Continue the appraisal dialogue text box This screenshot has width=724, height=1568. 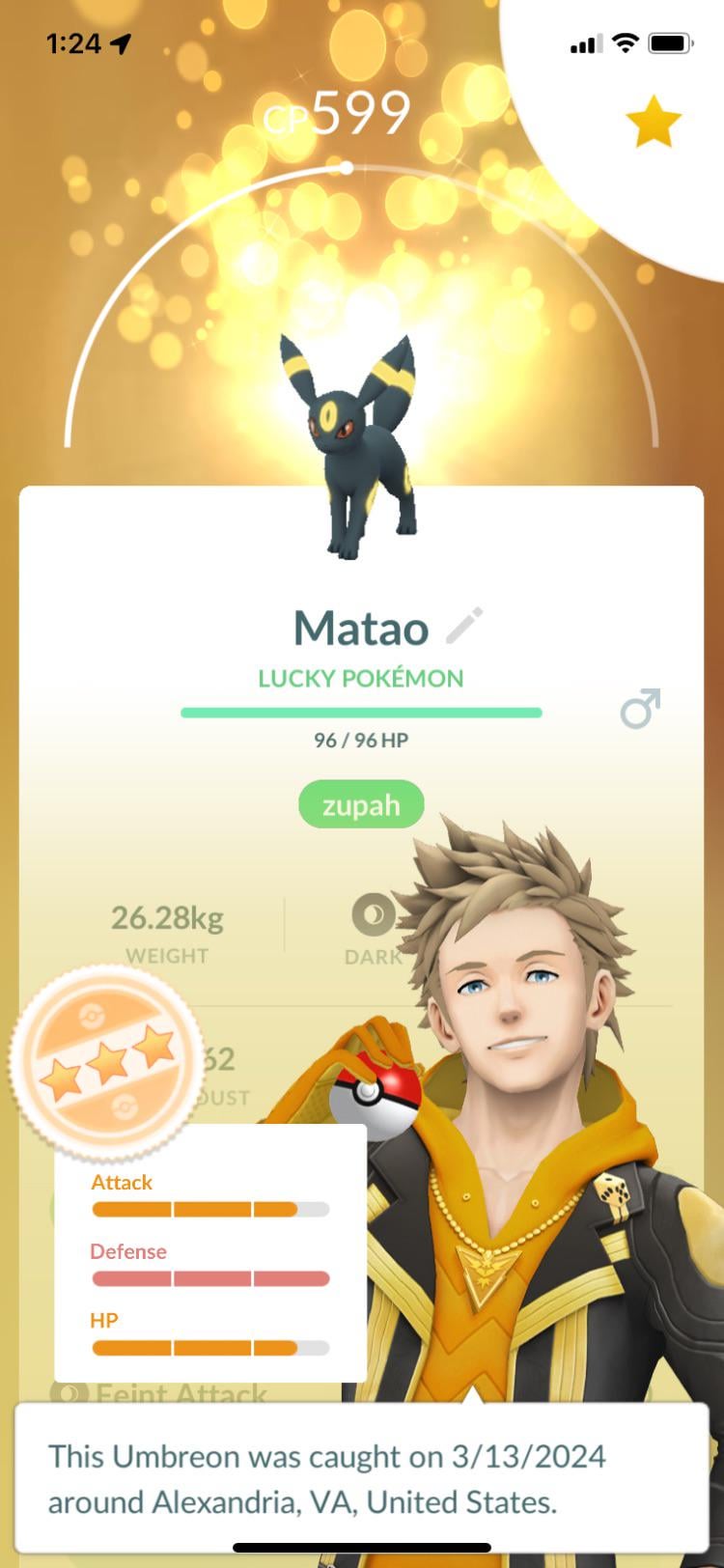[x=361, y=1478]
